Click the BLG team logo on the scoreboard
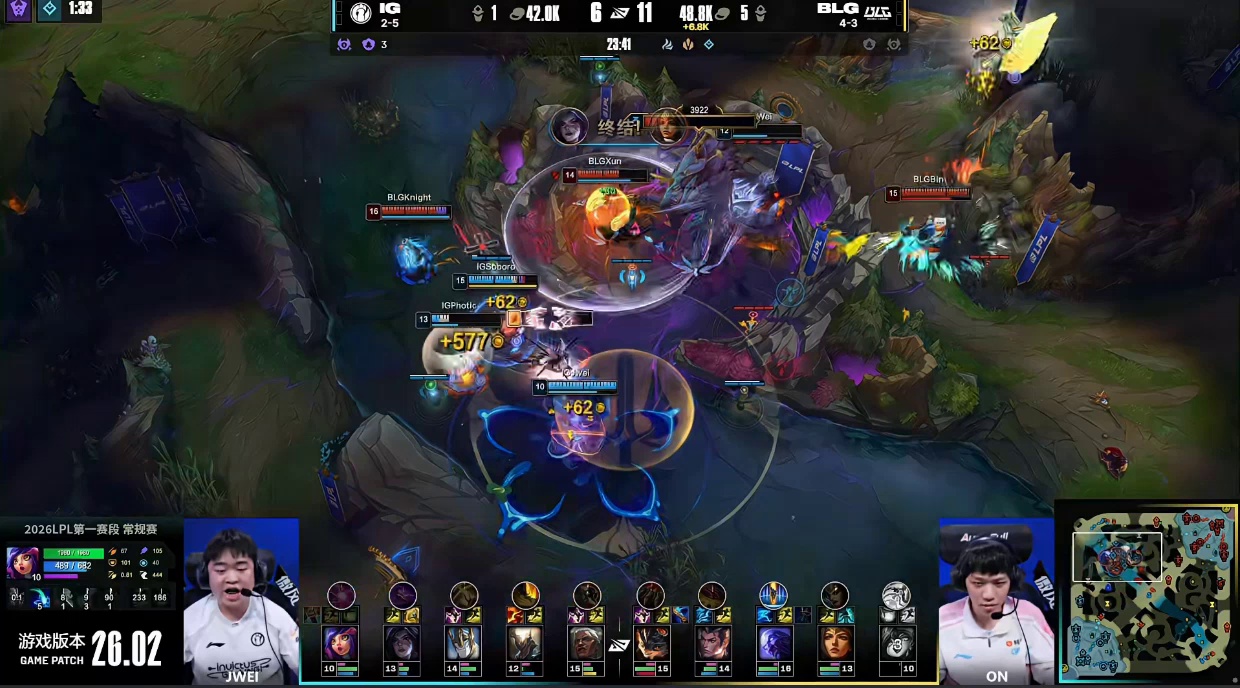 click(877, 14)
